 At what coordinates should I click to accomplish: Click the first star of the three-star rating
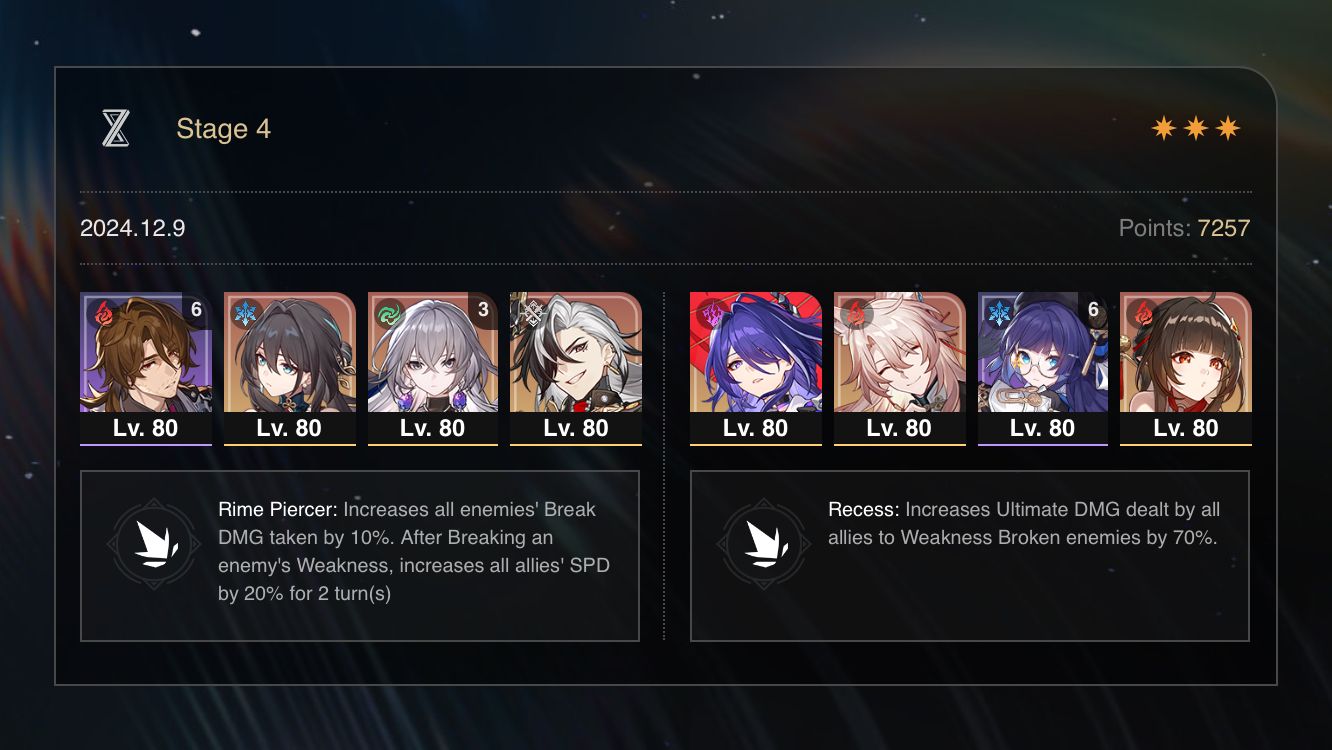coord(1164,128)
